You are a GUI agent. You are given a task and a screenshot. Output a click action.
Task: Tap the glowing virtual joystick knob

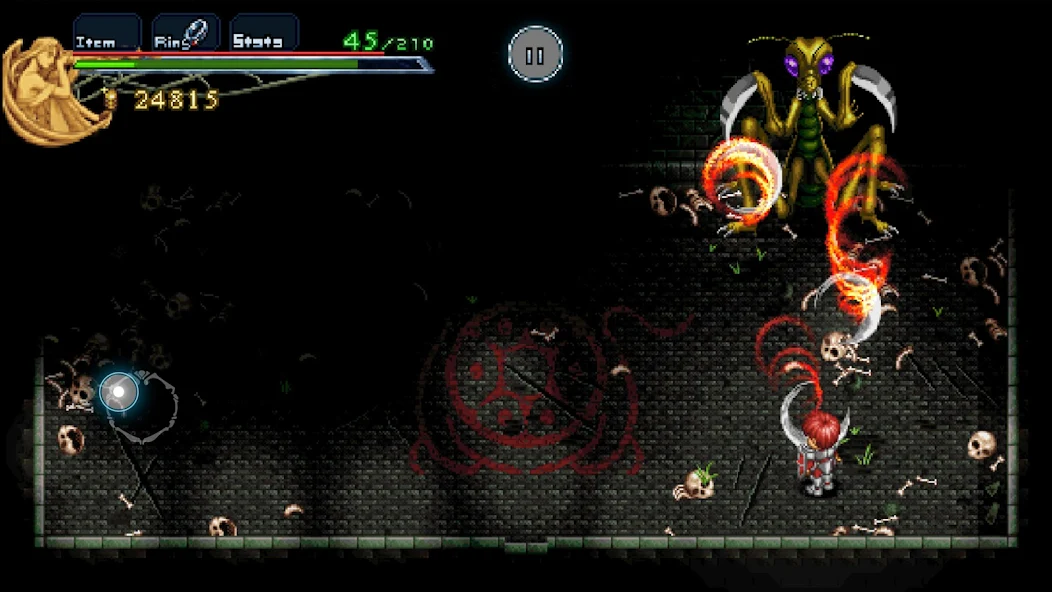point(119,392)
